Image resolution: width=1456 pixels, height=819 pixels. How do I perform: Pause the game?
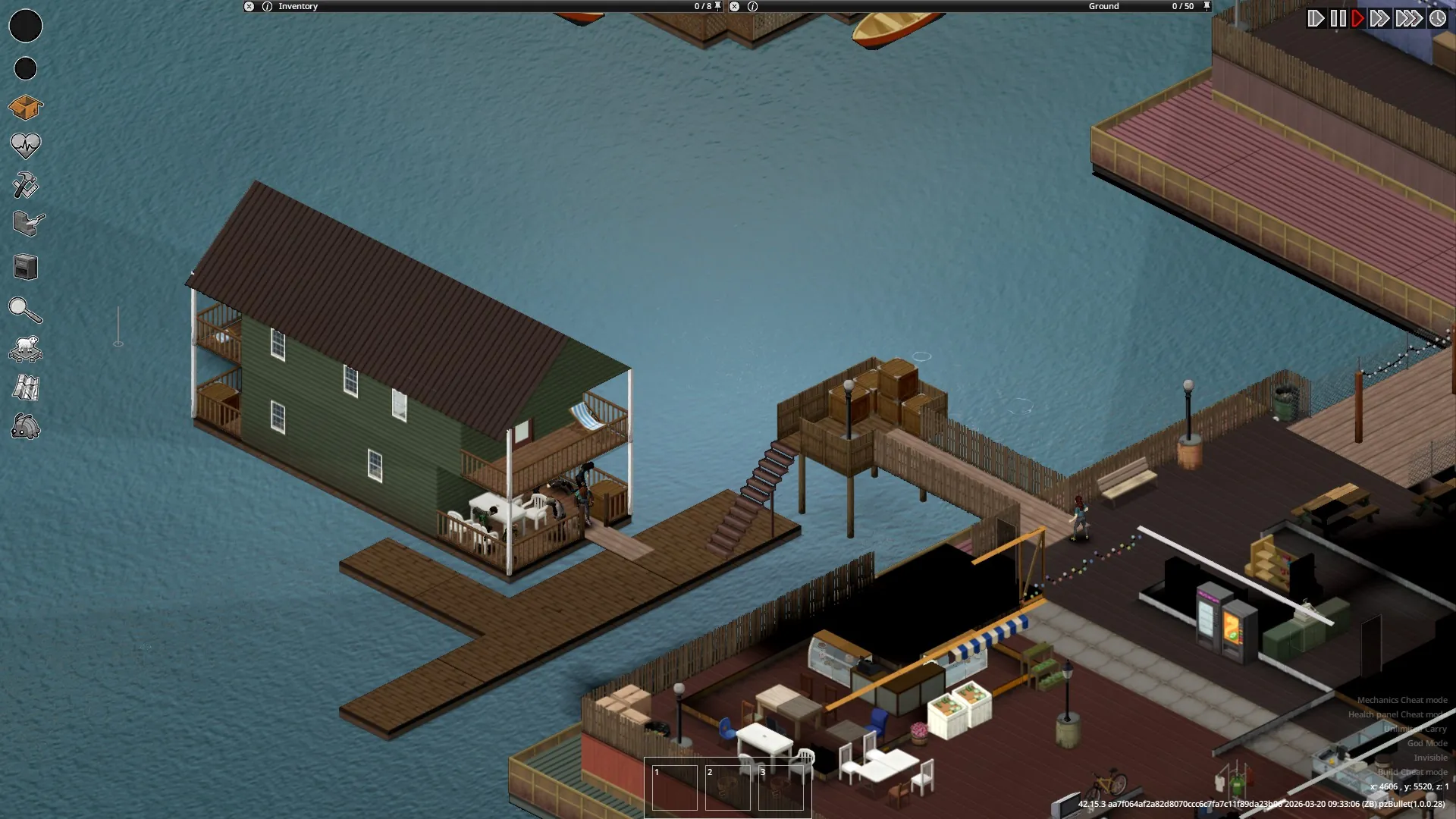click(x=1338, y=18)
